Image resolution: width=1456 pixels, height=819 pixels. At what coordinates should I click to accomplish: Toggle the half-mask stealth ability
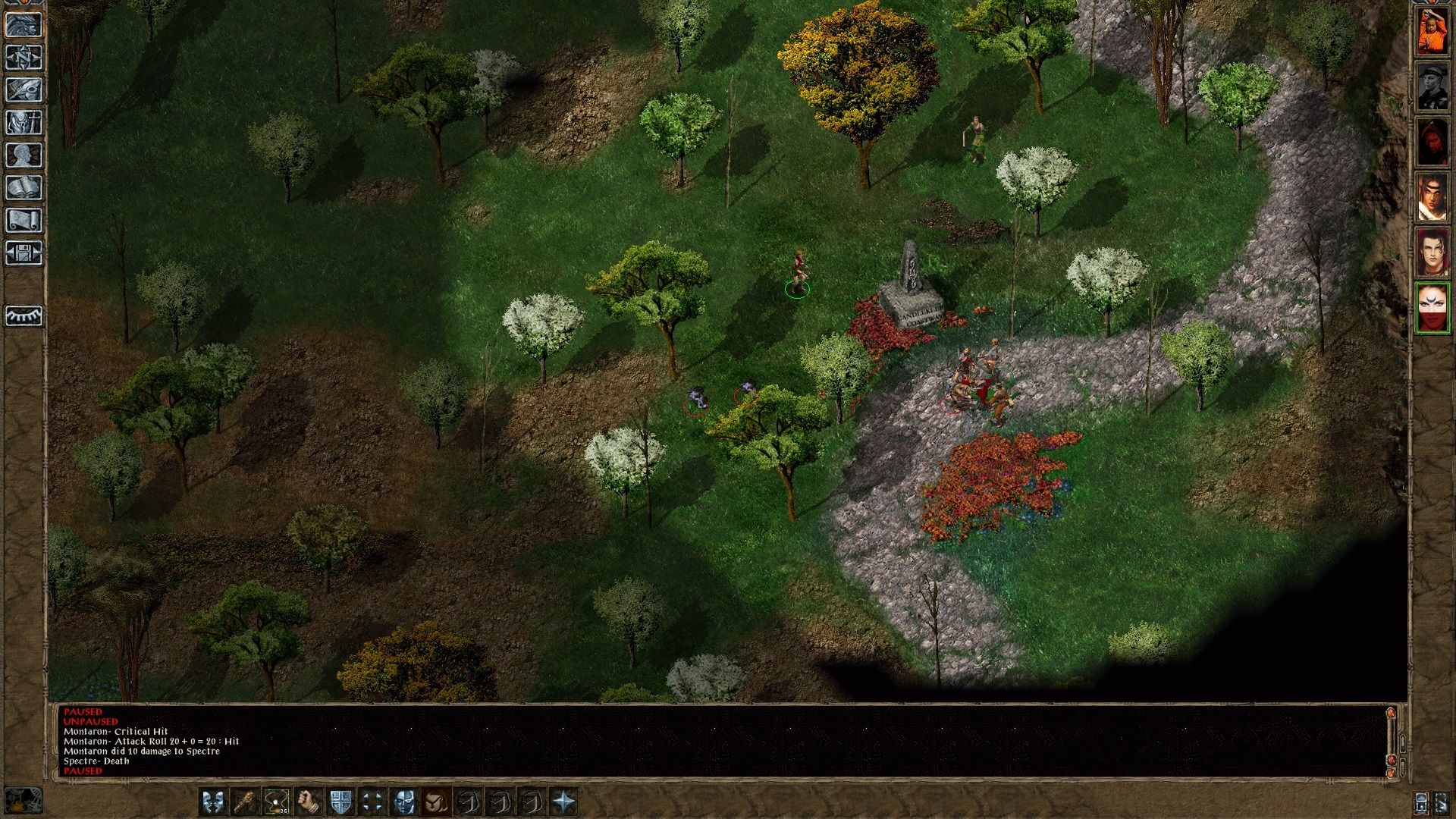click(x=404, y=802)
